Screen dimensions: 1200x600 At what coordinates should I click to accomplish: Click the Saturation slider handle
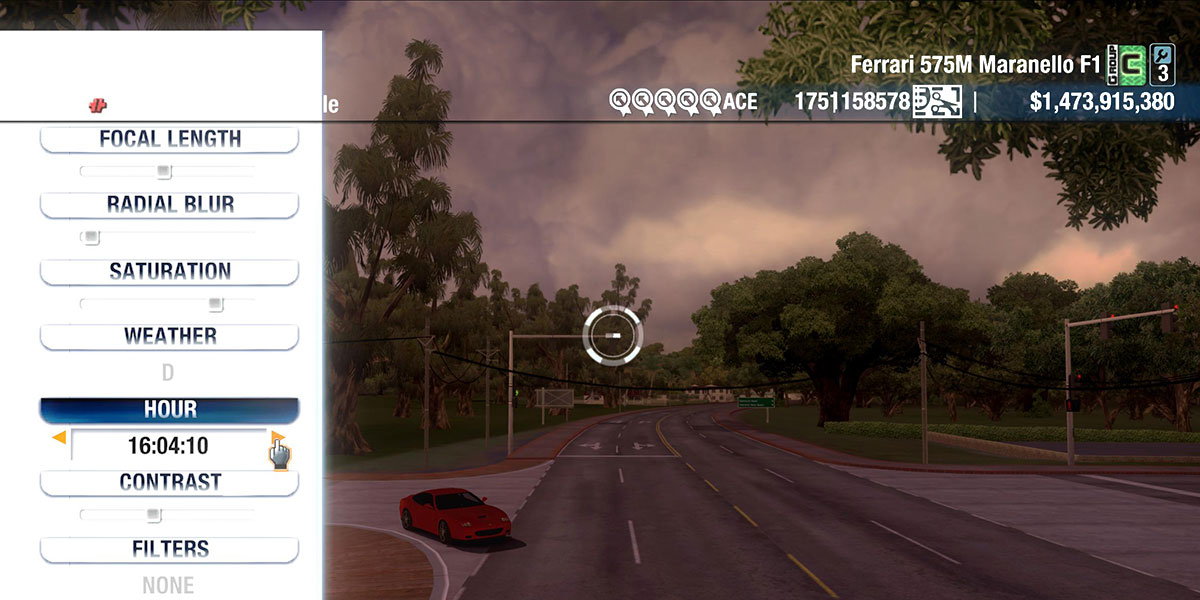[x=215, y=304]
